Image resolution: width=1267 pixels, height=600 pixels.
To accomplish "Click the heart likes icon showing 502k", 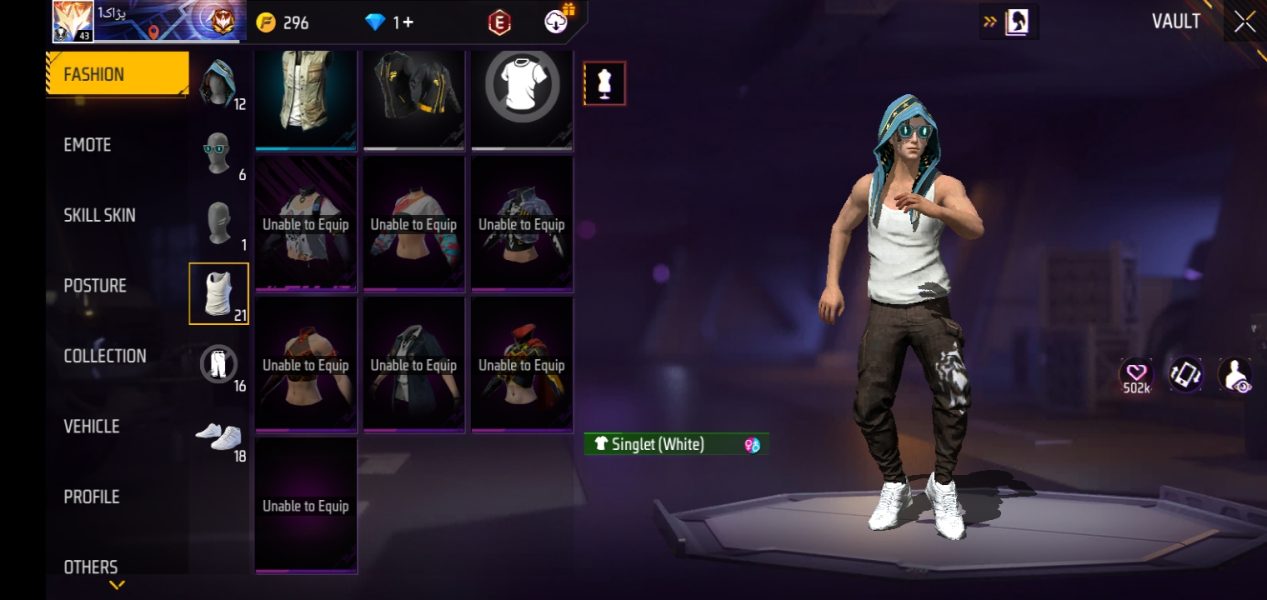I will point(1135,373).
